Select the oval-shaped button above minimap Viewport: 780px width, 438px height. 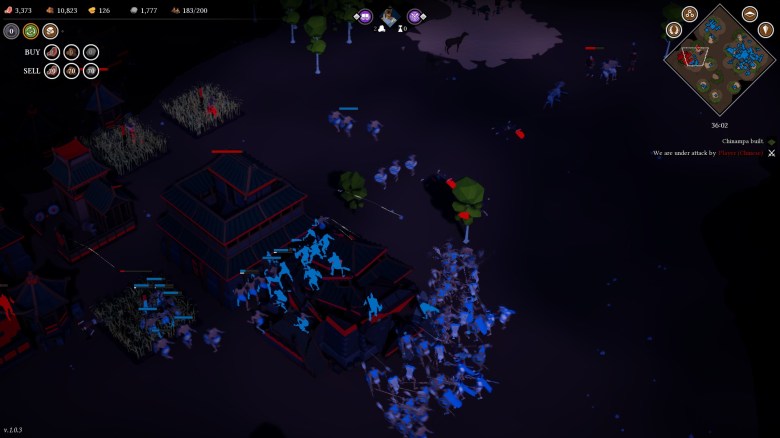750,14
